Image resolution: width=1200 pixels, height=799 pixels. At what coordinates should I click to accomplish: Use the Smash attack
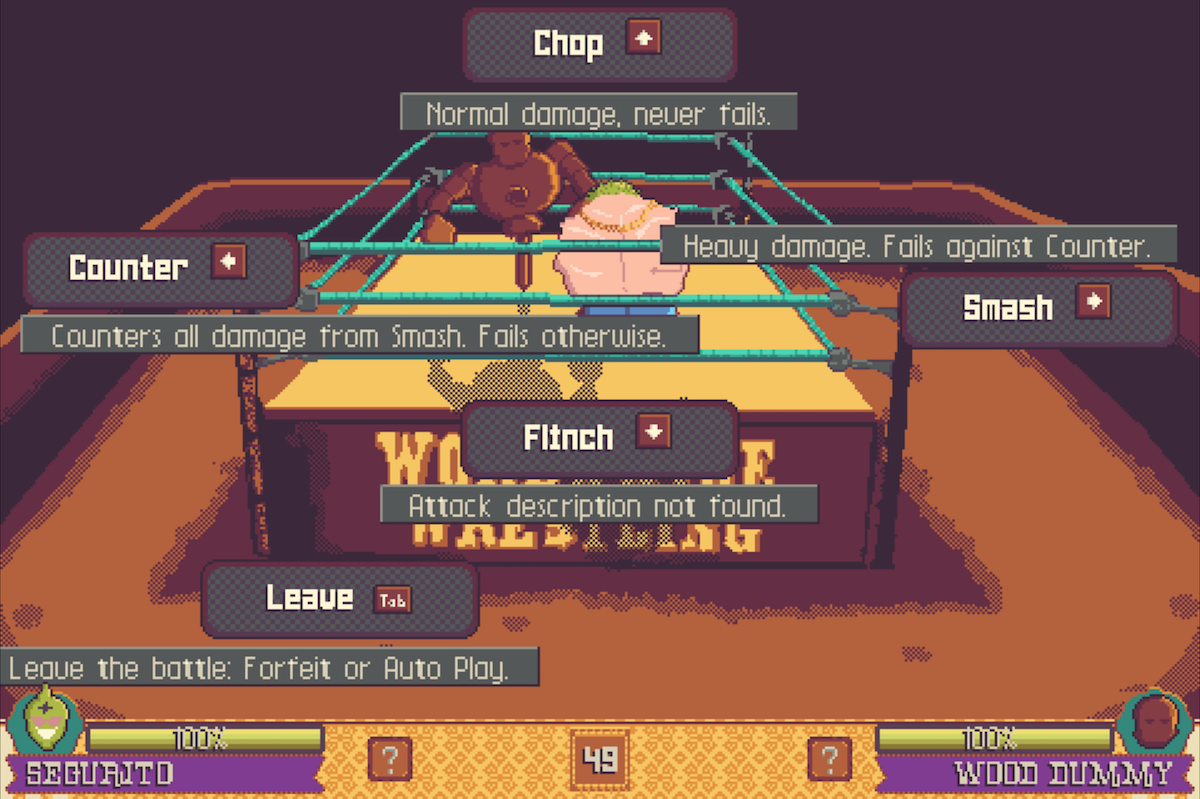(1038, 308)
